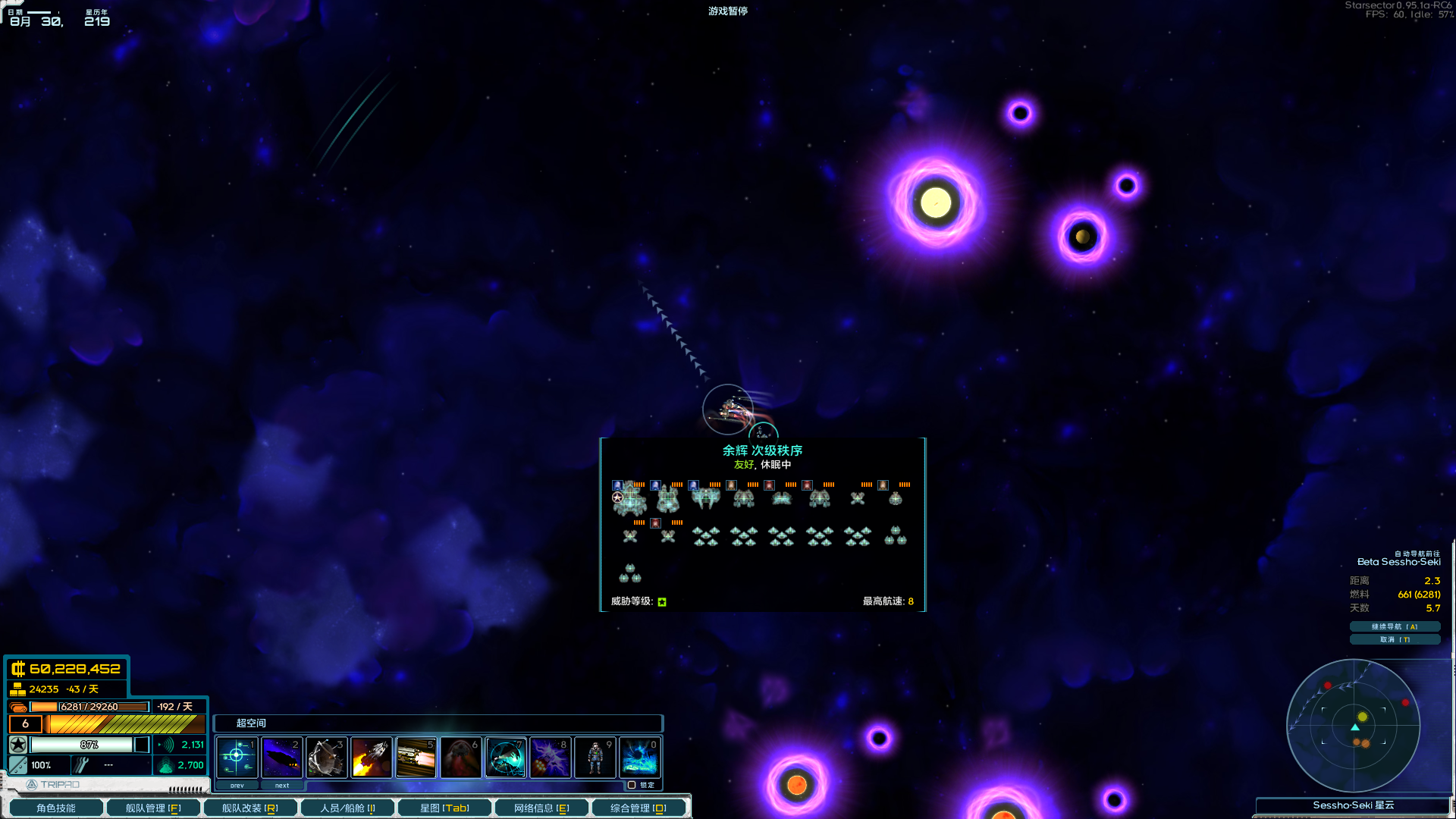
Task: Open the 综合管理 [D] management screen
Action: (639, 808)
